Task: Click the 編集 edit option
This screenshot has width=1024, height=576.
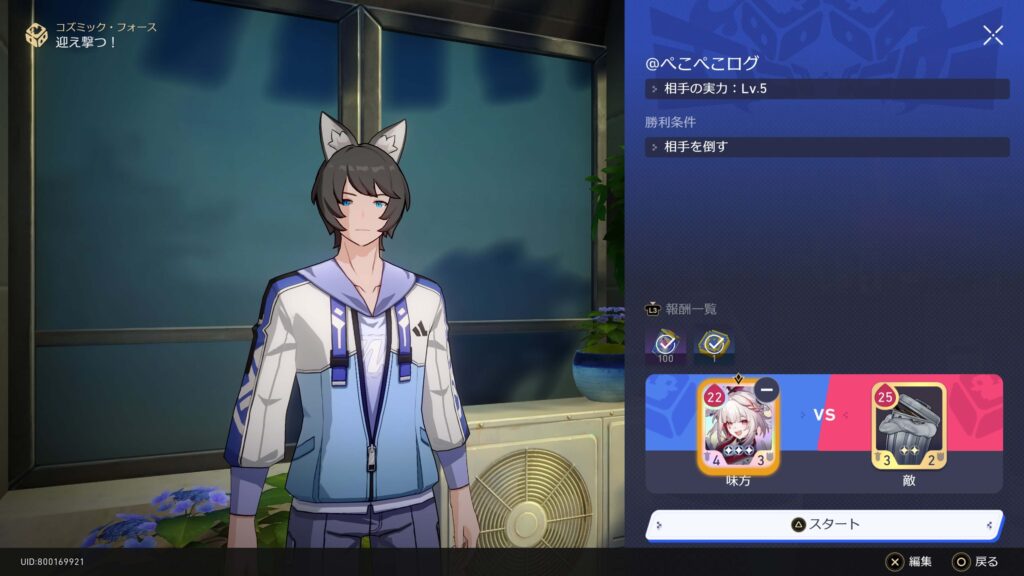Action: tap(909, 562)
